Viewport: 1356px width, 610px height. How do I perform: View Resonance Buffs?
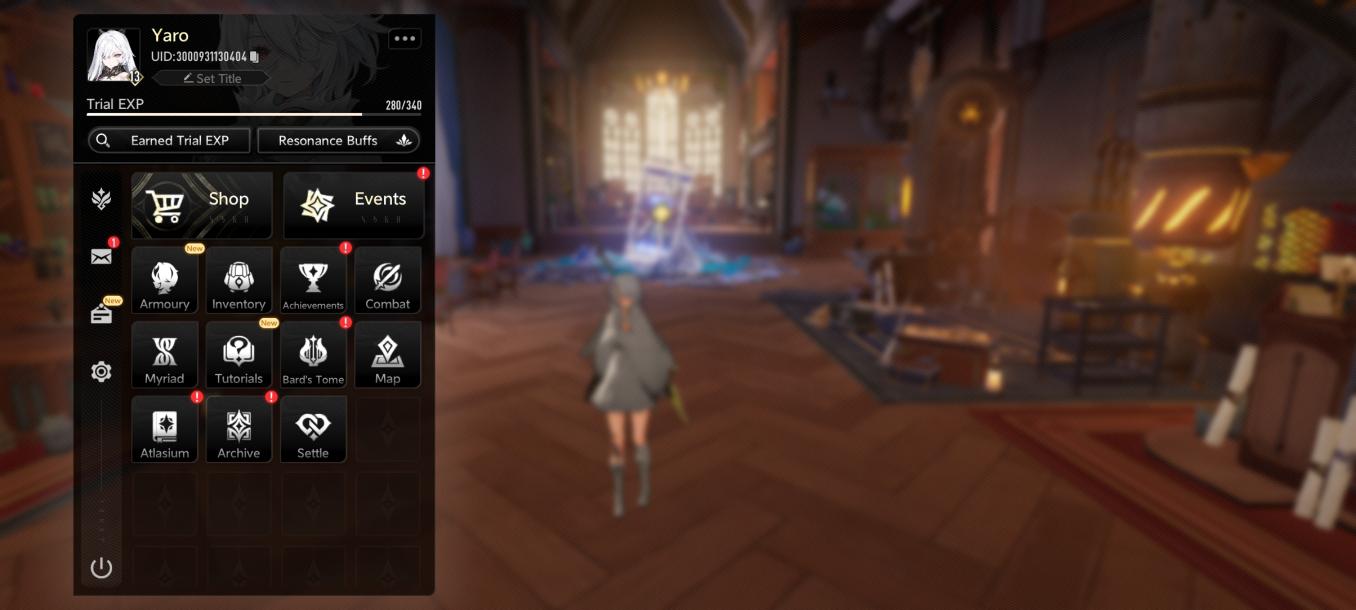[338, 141]
